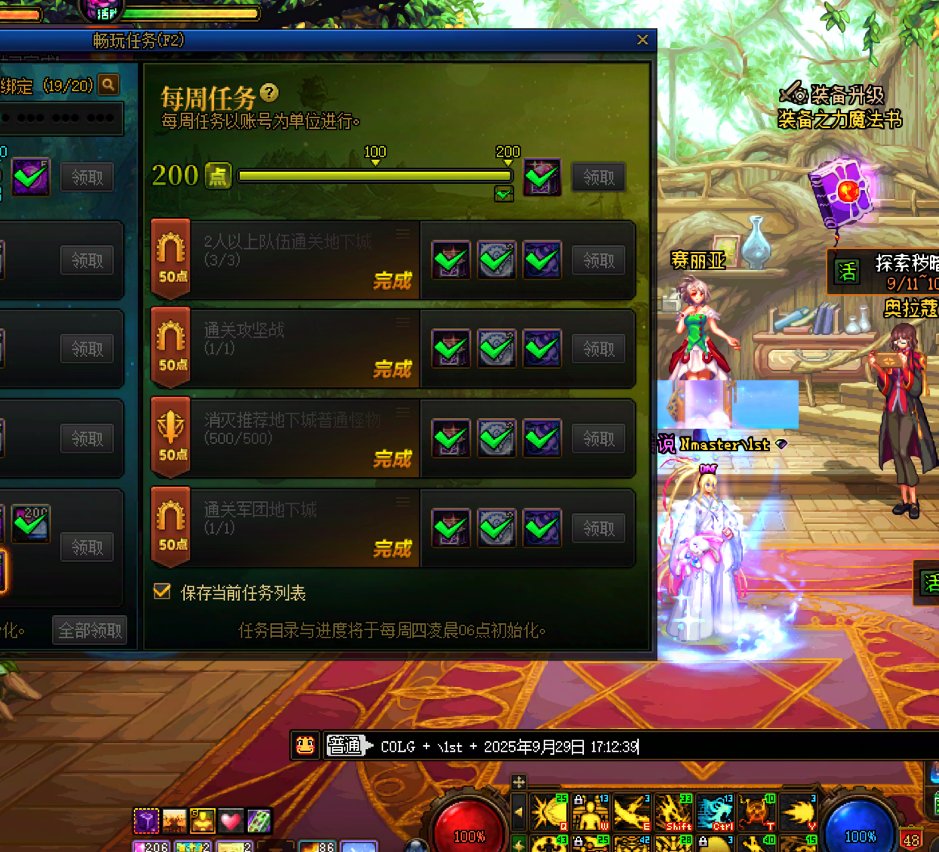
Task: Activate the skill bound to Shift
Action: coord(678,812)
